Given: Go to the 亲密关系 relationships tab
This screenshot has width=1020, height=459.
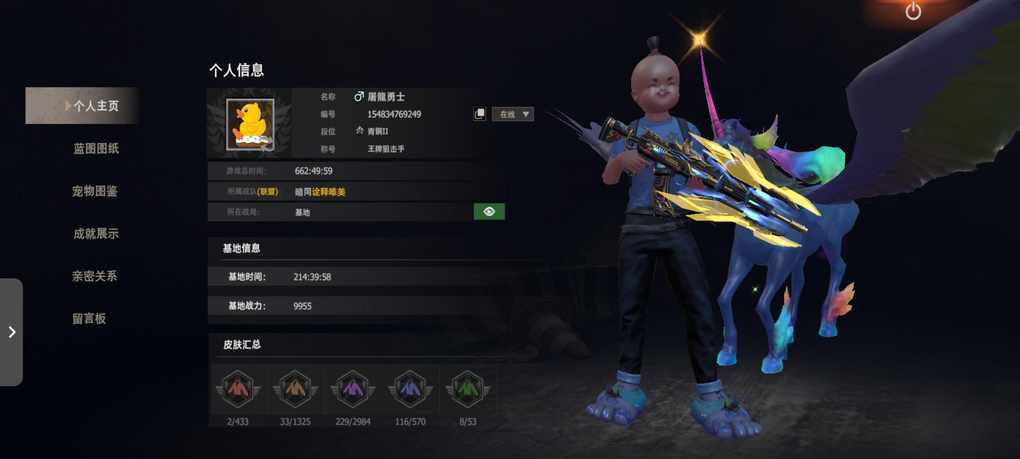Looking at the screenshot, I should (x=95, y=276).
